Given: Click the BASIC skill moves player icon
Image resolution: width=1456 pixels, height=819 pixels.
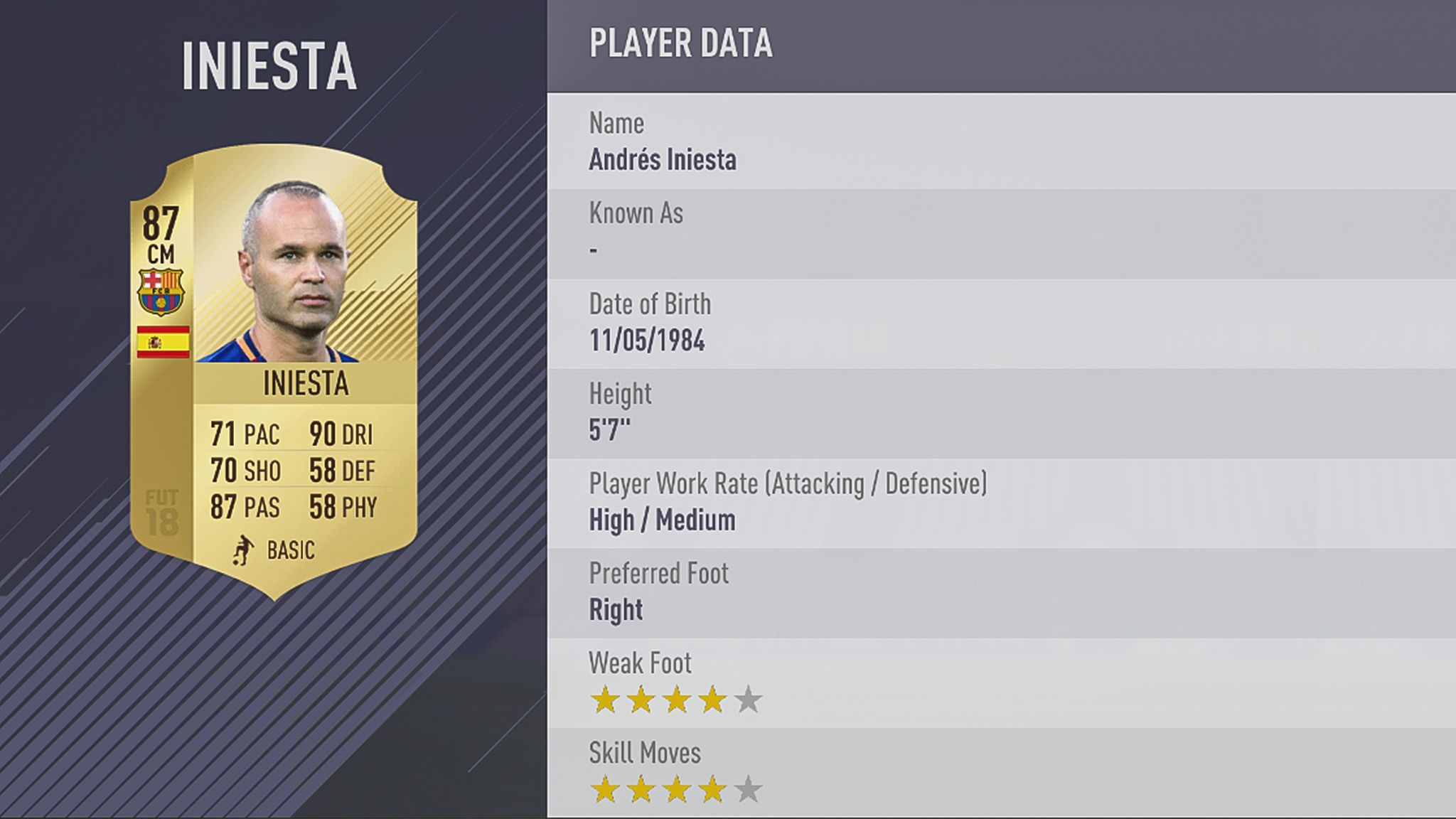Looking at the screenshot, I should pos(243,550).
